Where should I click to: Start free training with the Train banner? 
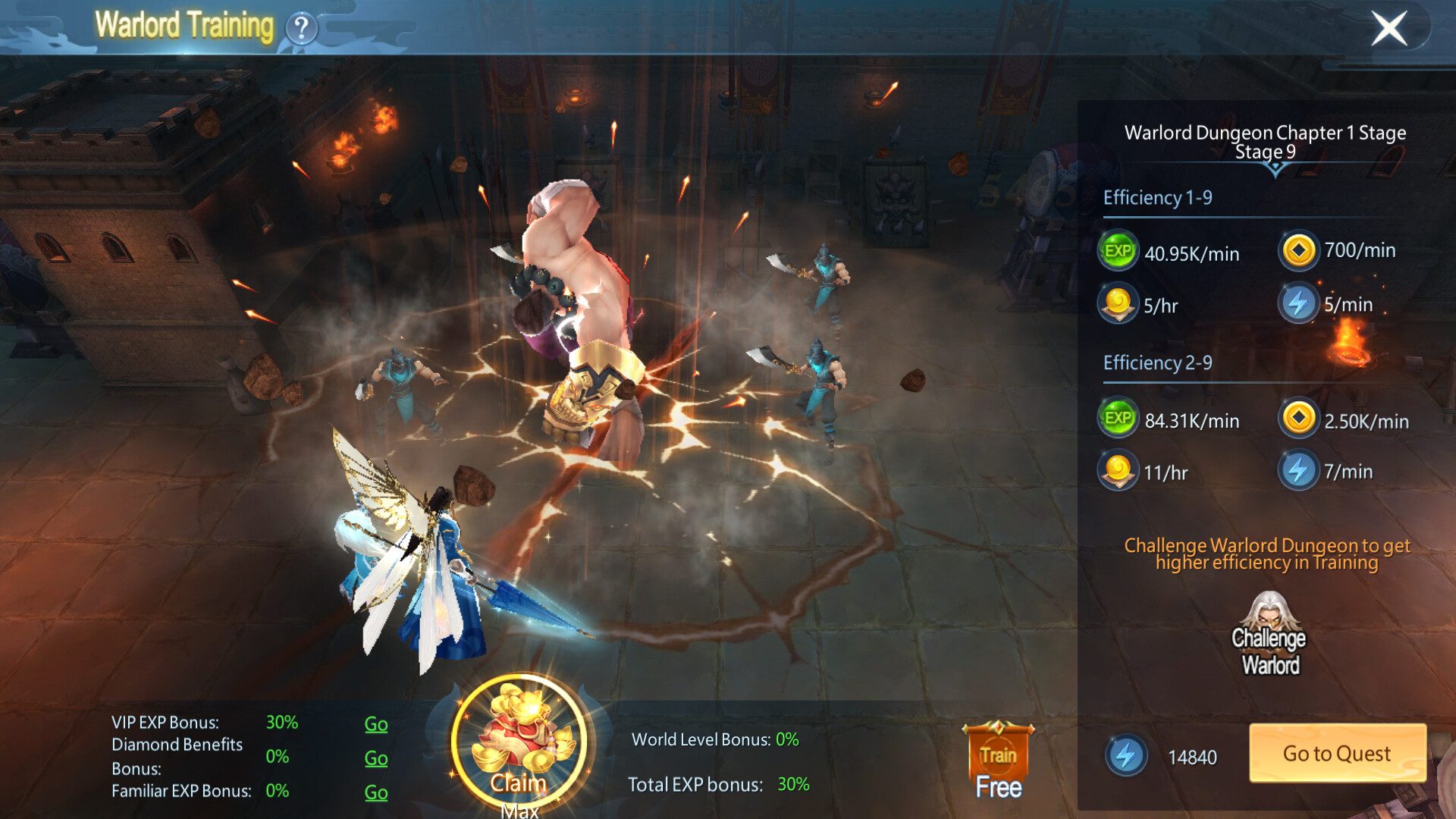click(998, 761)
